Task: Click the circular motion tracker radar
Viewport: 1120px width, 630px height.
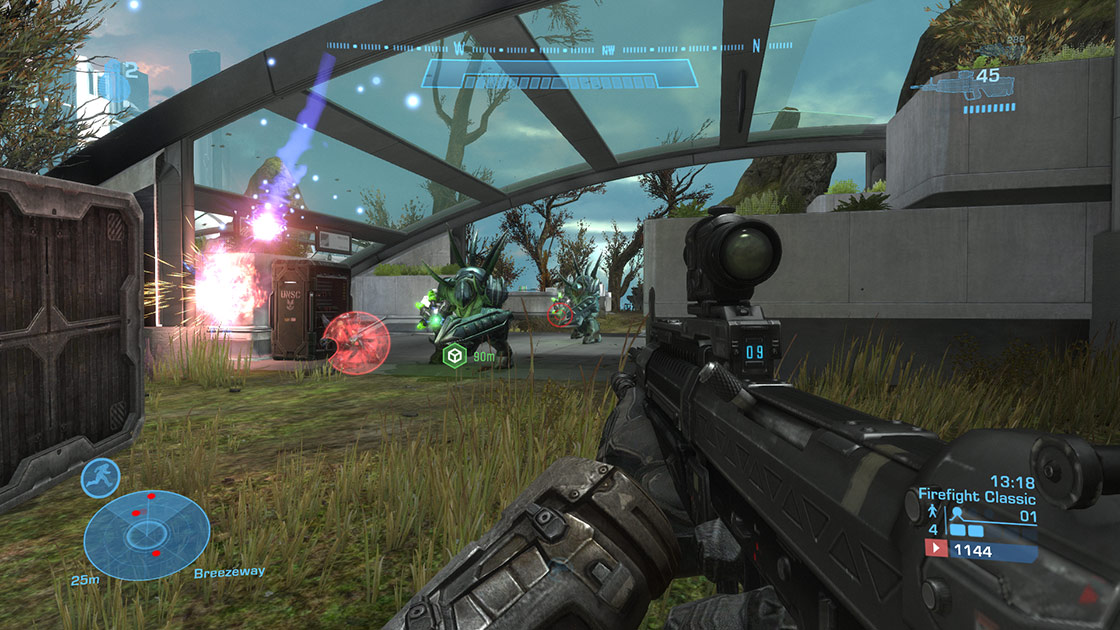Action: click(x=146, y=535)
